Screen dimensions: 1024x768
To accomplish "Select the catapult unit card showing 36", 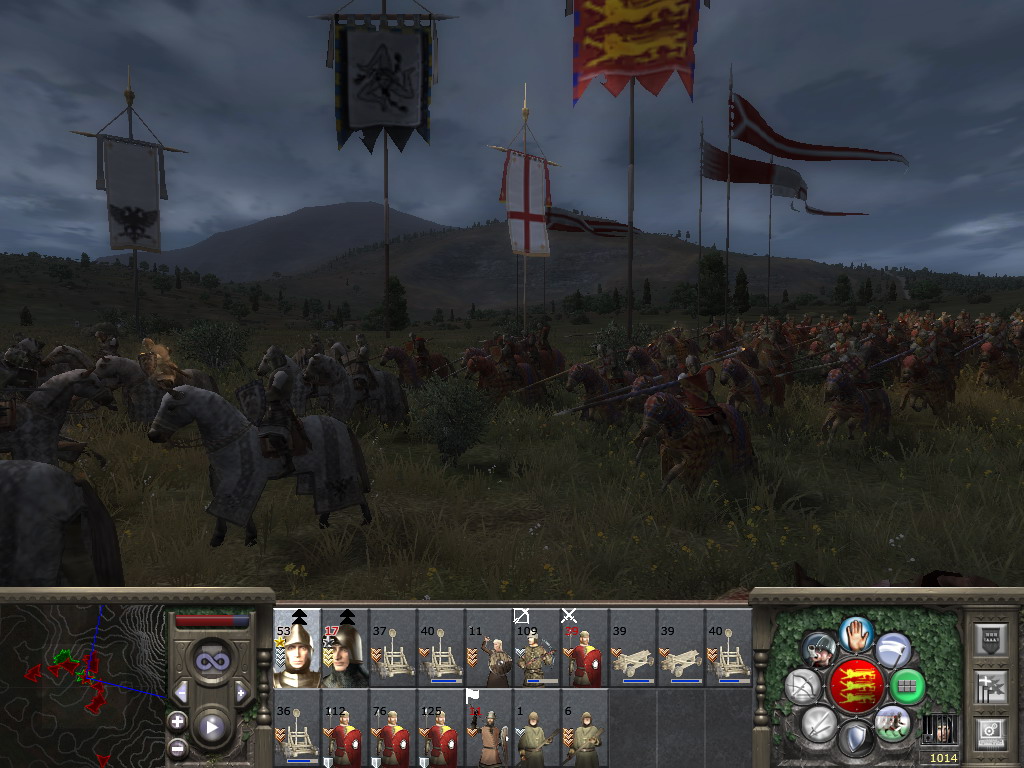I will click(297, 727).
